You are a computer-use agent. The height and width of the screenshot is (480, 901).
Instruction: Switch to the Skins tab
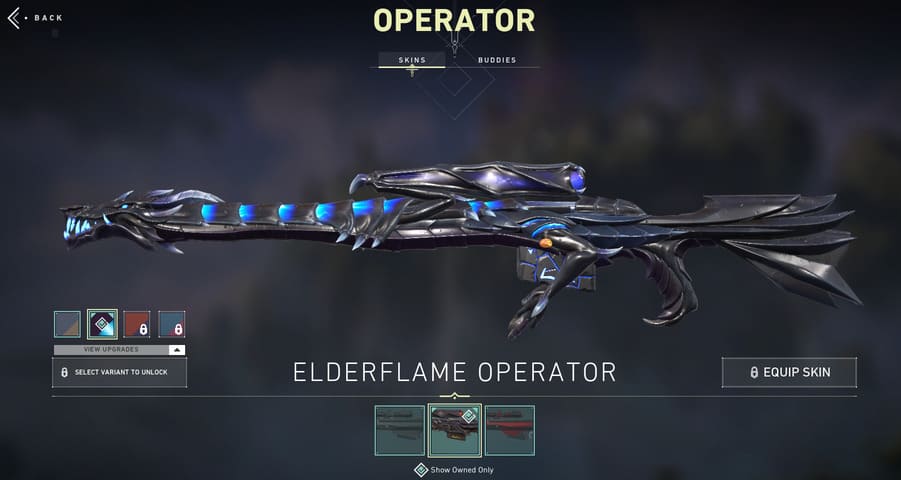(412, 60)
